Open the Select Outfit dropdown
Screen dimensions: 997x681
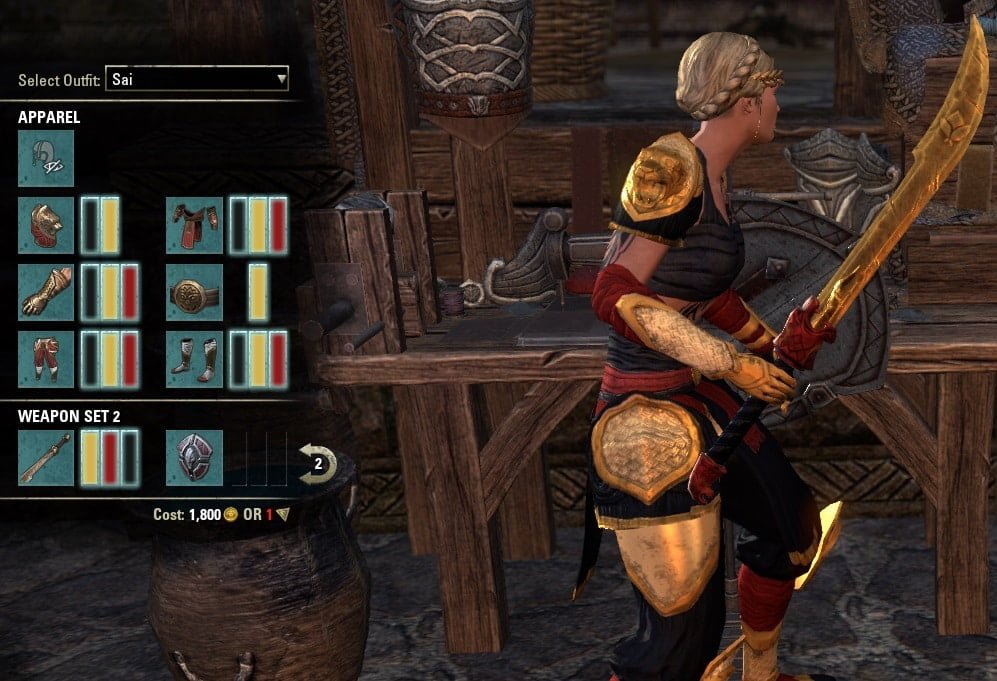(x=197, y=79)
